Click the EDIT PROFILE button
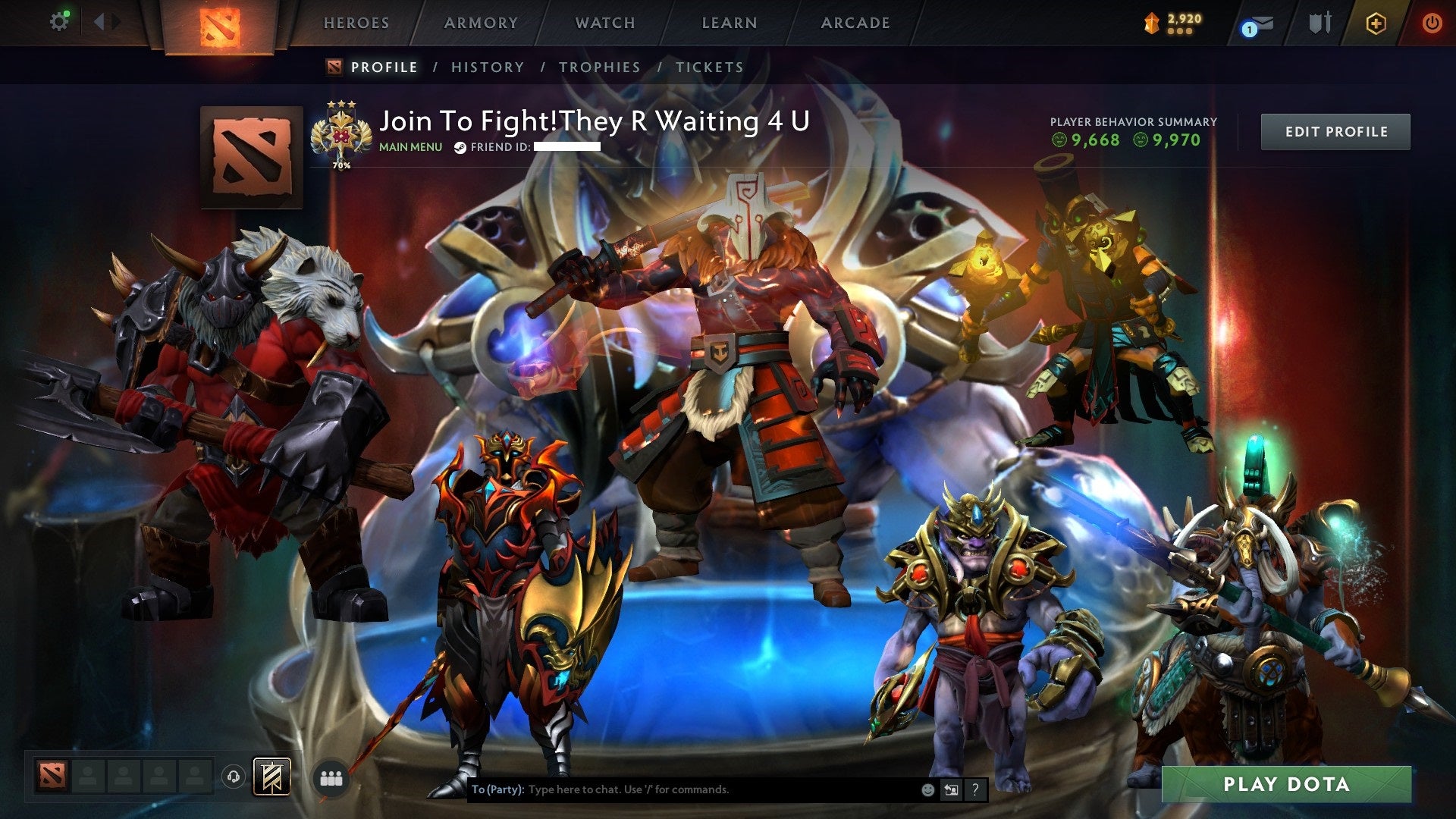Screen dimensions: 1456x819 click(x=1335, y=131)
